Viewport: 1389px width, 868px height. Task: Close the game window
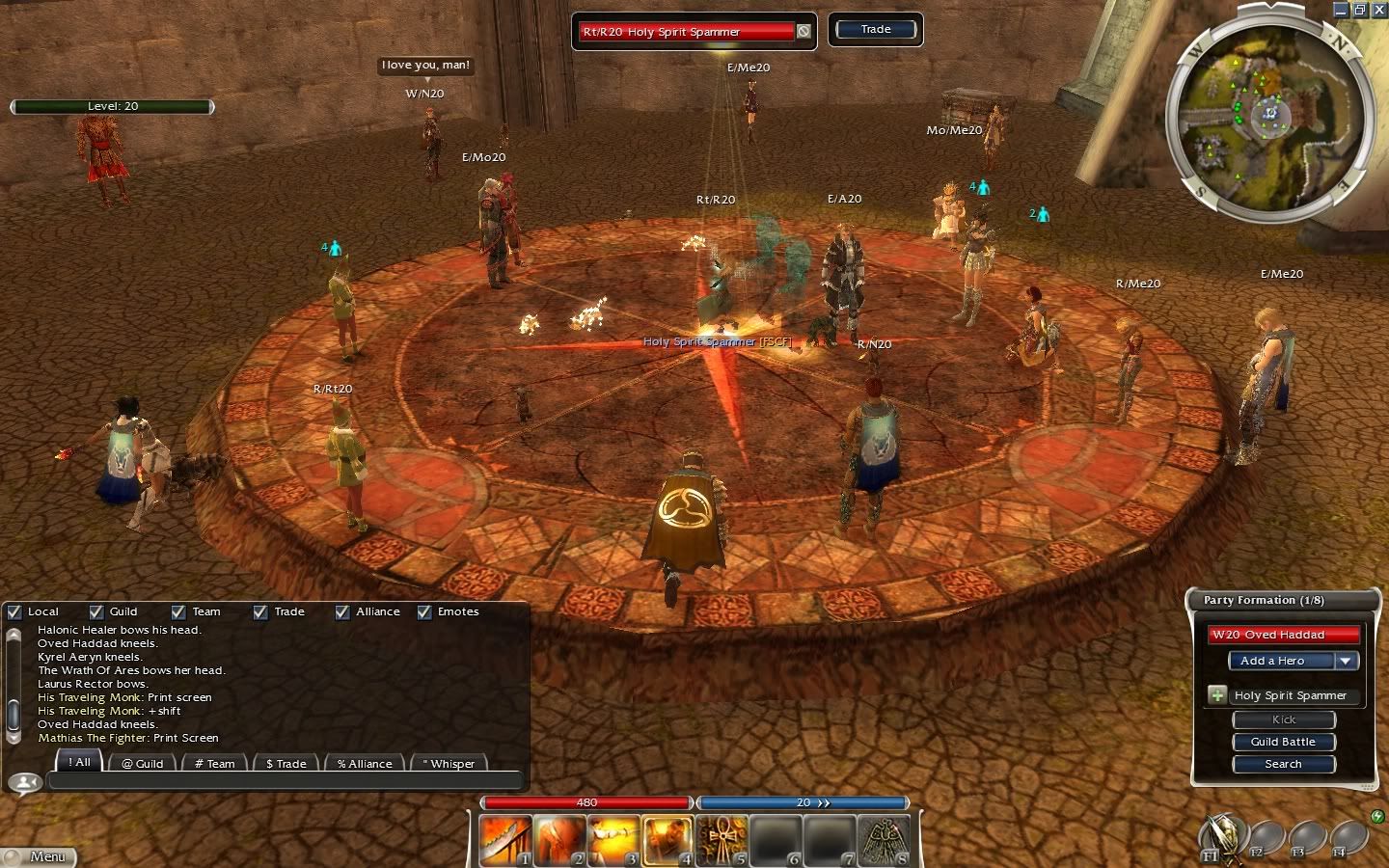(x=1379, y=10)
